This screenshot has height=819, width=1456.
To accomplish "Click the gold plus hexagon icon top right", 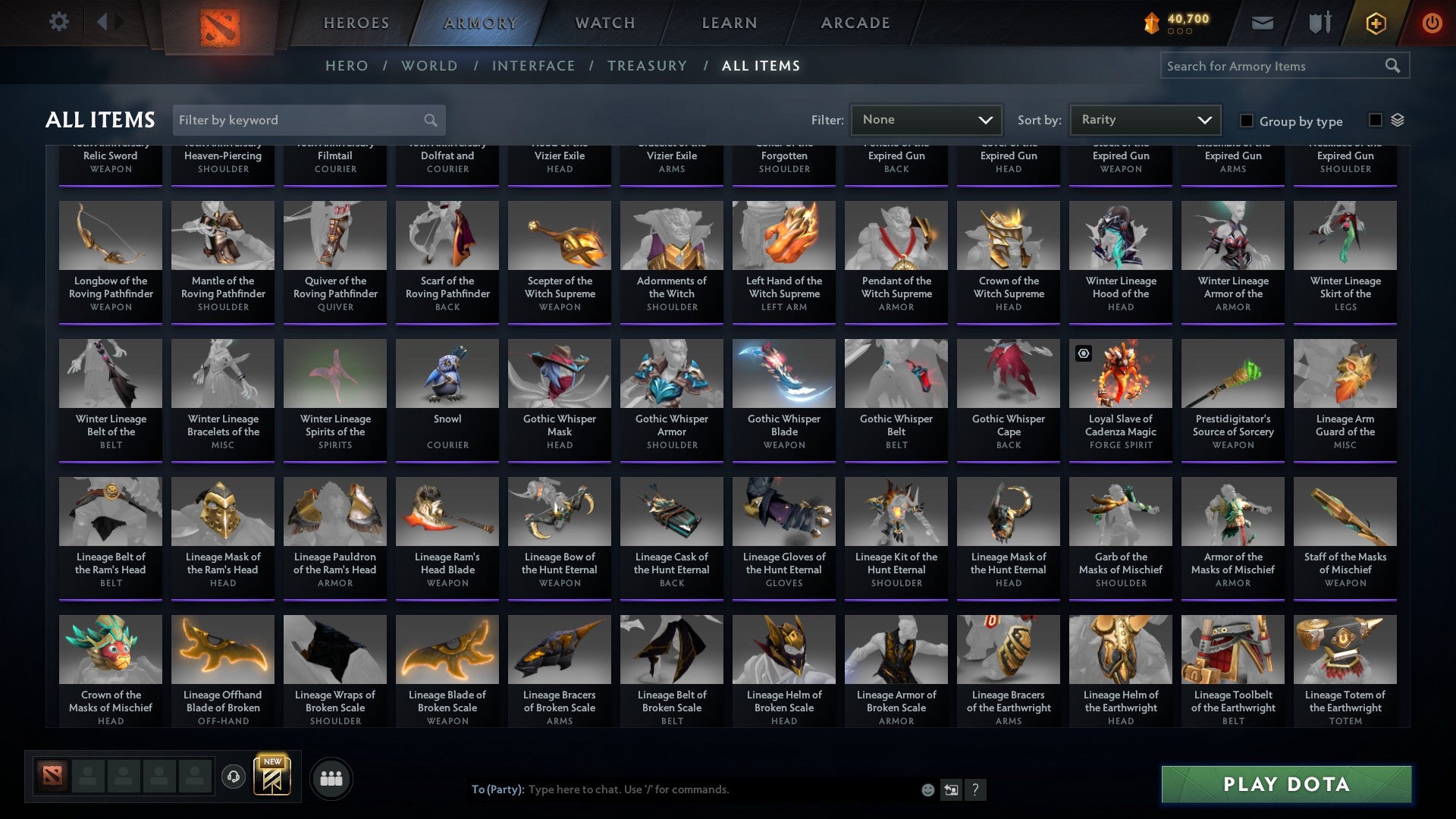I will click(x=1375, y=22).
